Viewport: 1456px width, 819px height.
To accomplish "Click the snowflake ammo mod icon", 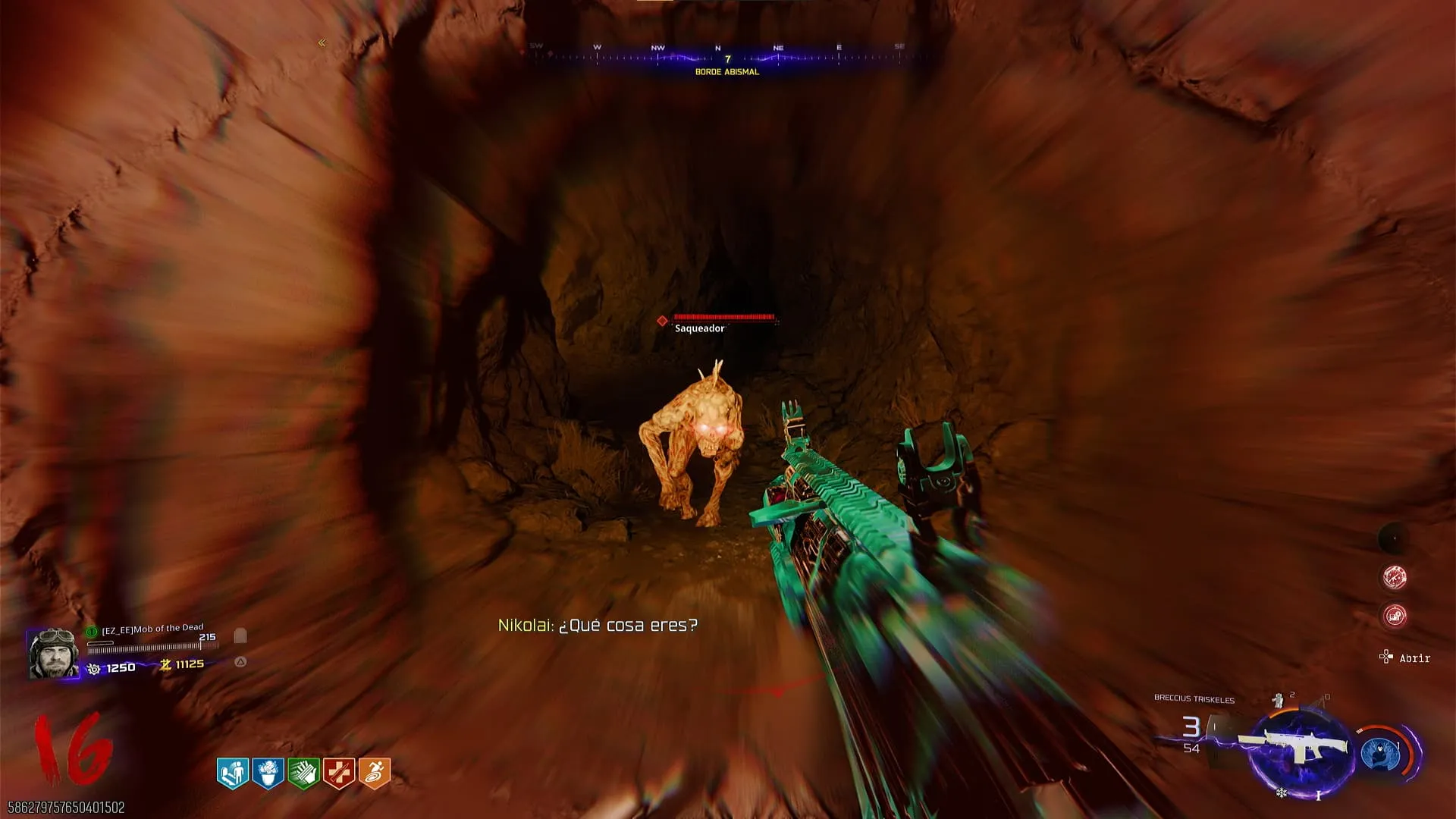I will (x=1281, y=793).
